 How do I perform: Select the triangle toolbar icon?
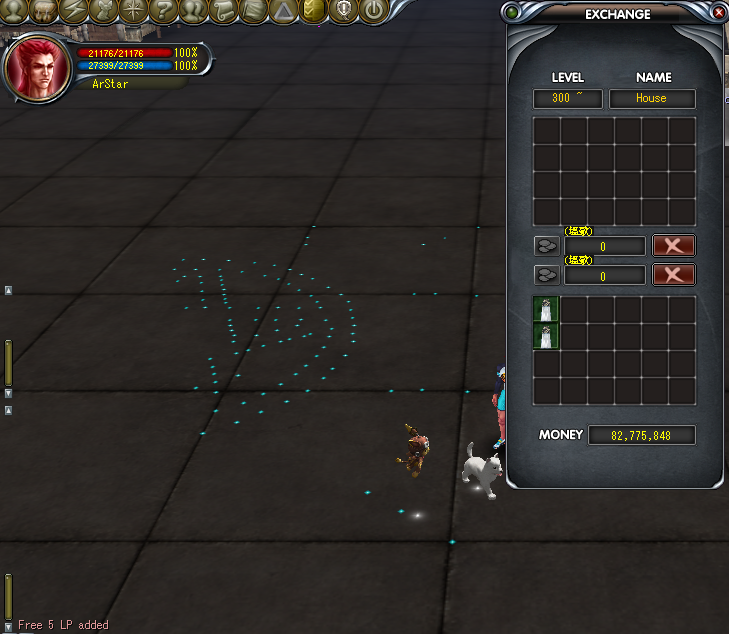click(x=284, y=11)
